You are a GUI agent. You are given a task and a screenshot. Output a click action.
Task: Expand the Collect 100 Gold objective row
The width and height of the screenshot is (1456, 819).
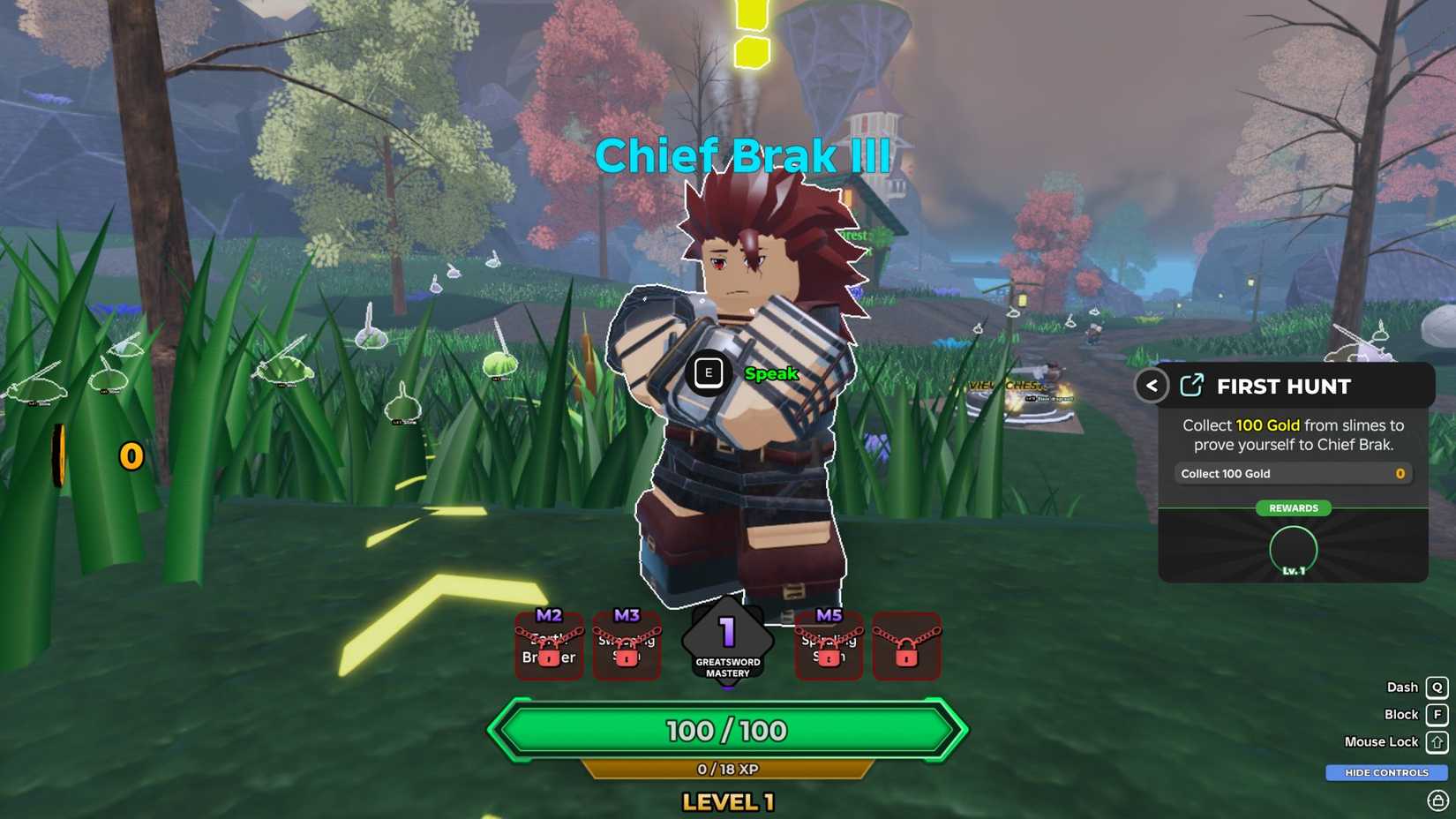1292,474
